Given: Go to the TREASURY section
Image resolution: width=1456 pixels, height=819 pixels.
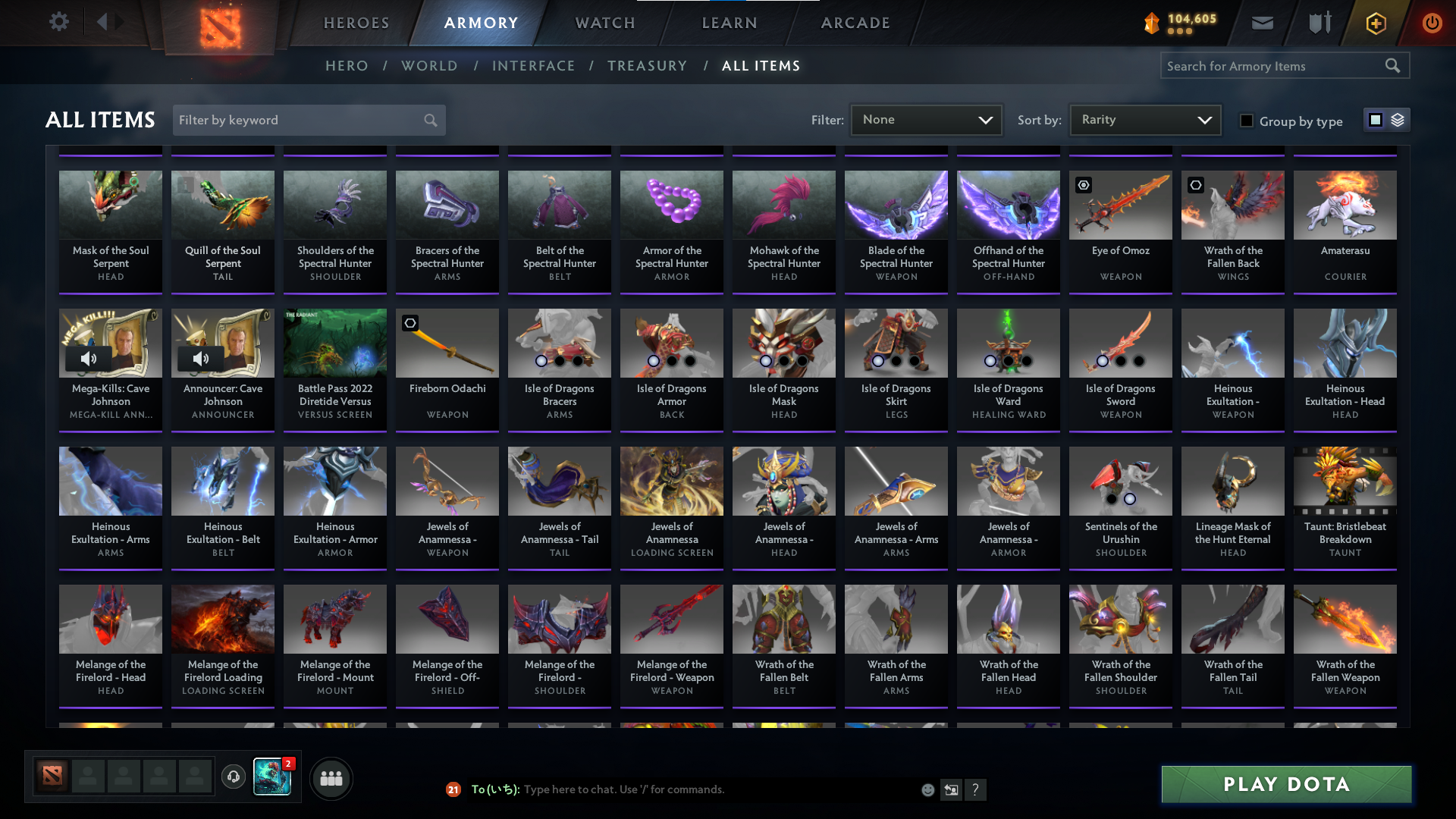Looking at the screenshot, I should tap(647, 66).
